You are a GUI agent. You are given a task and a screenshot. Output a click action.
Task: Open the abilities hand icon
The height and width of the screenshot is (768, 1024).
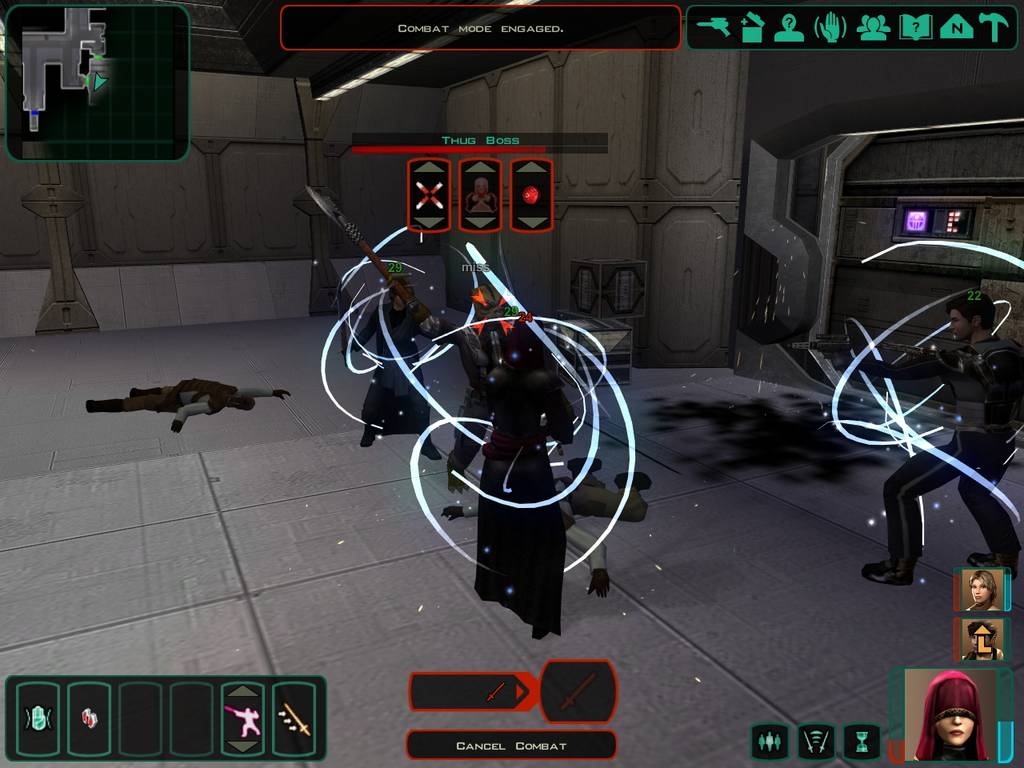[x=831, y=28]
